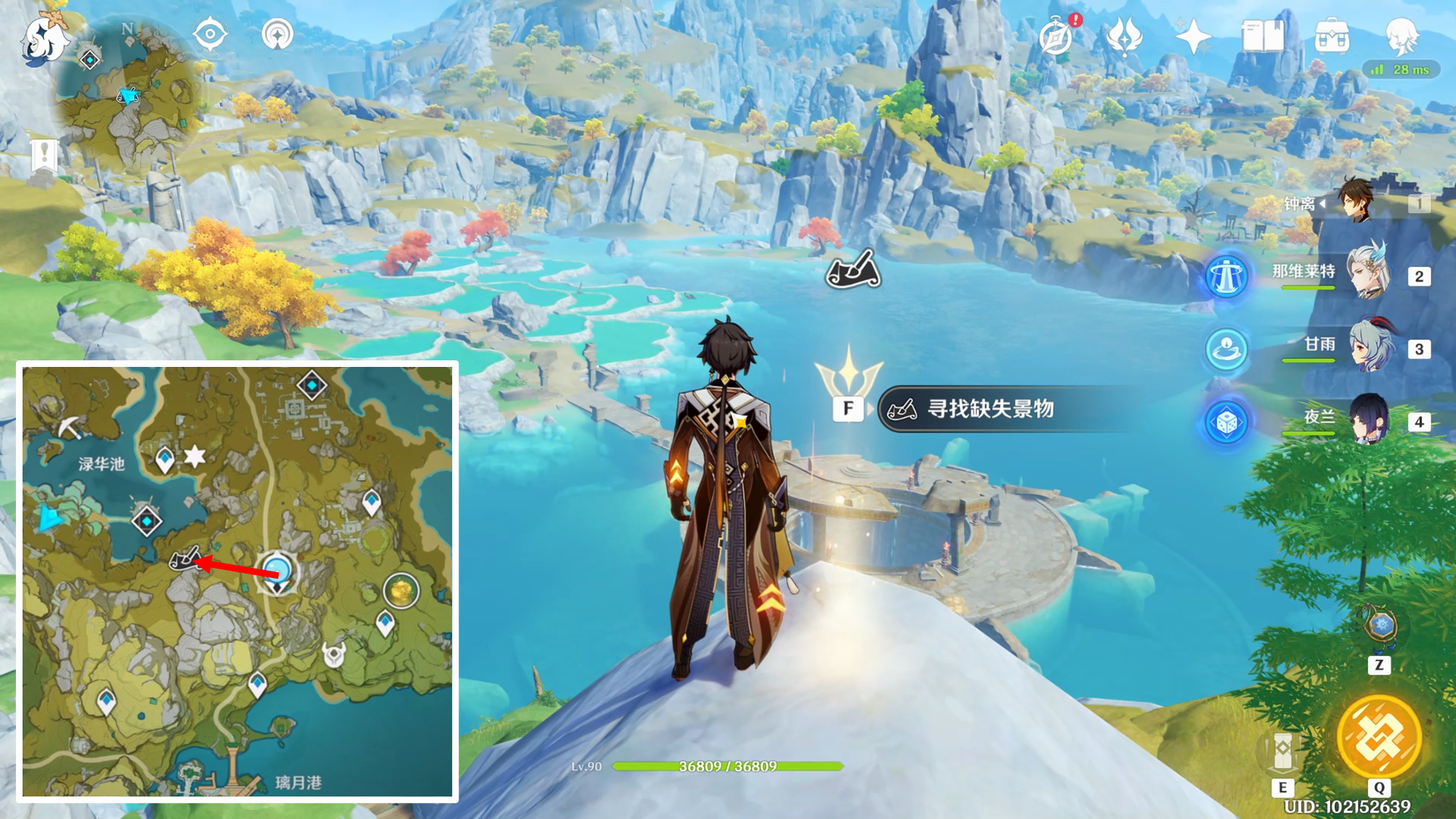Activate Zhongli's golden elemental burst
This screenshot has width=1456, height=819.
tap(1379, 737)
